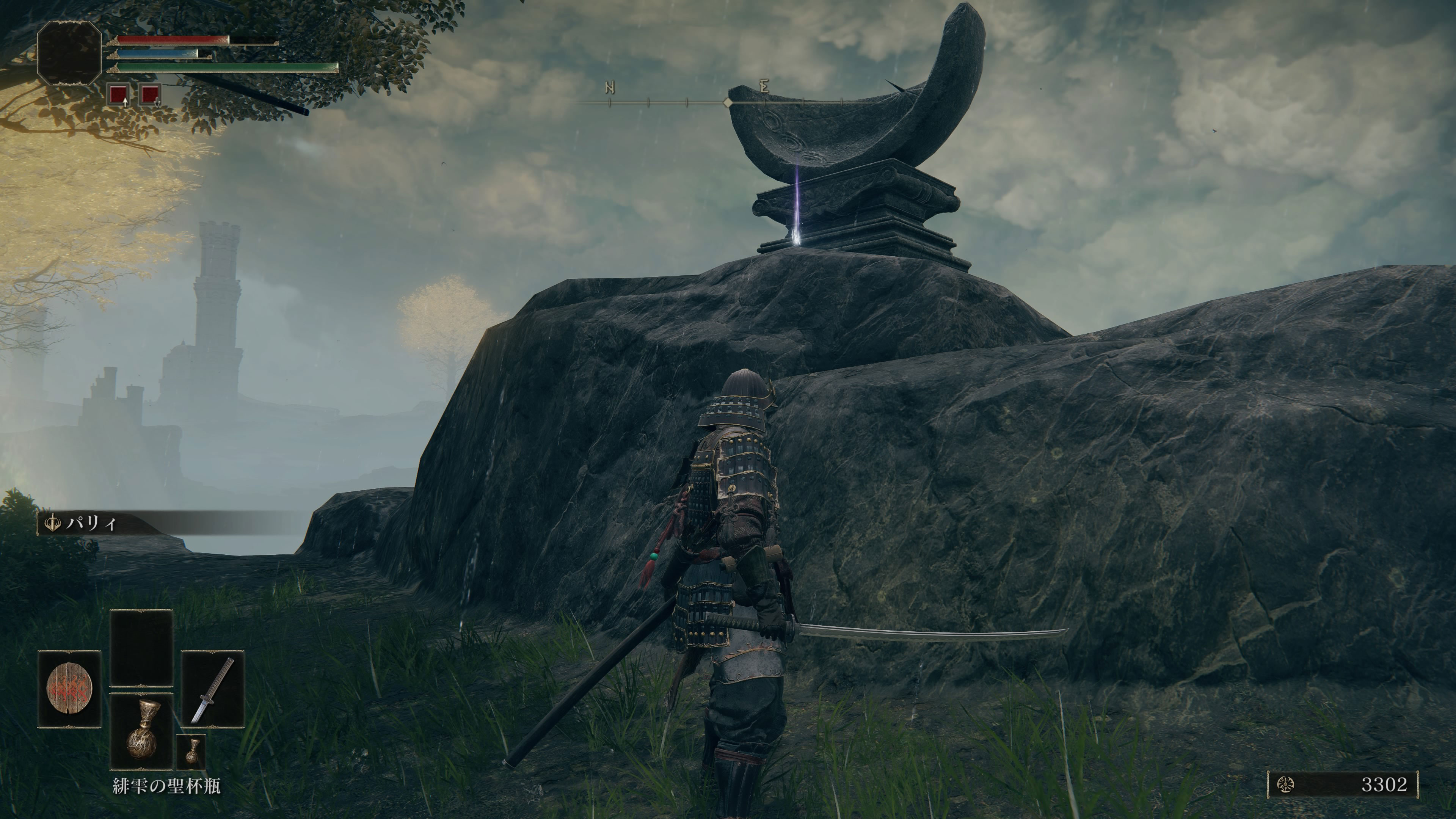The height and width of the screenshot is (819, 1456).
Task: Use the Flask of Crimson Tears slot
Action: pos(141,731)
